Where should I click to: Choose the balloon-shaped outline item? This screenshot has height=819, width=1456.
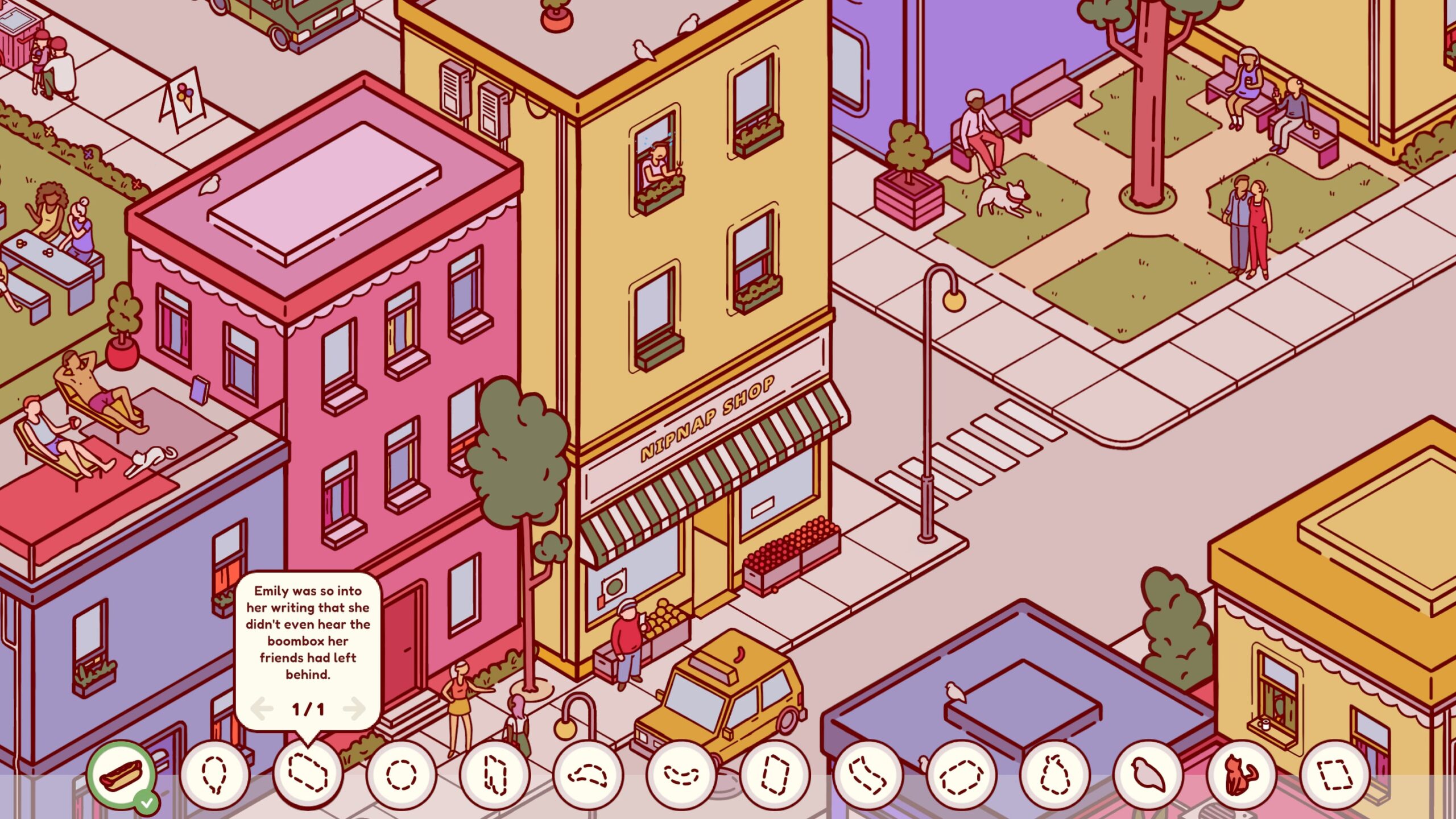point(214,775)
